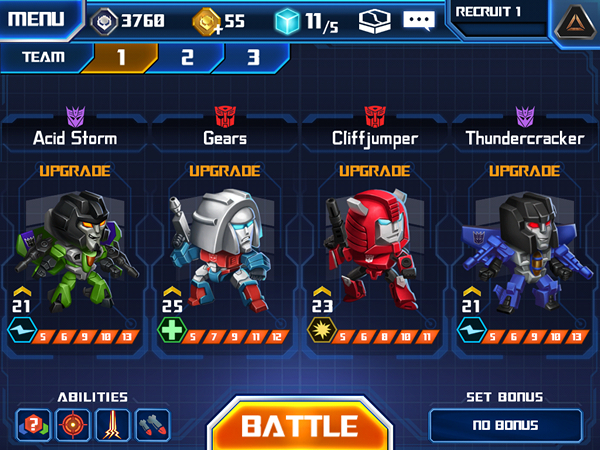The height and width of the screenshot is (450, 600).
Task: Select the red target crosshair ability
Action: [x=73, y=425]
